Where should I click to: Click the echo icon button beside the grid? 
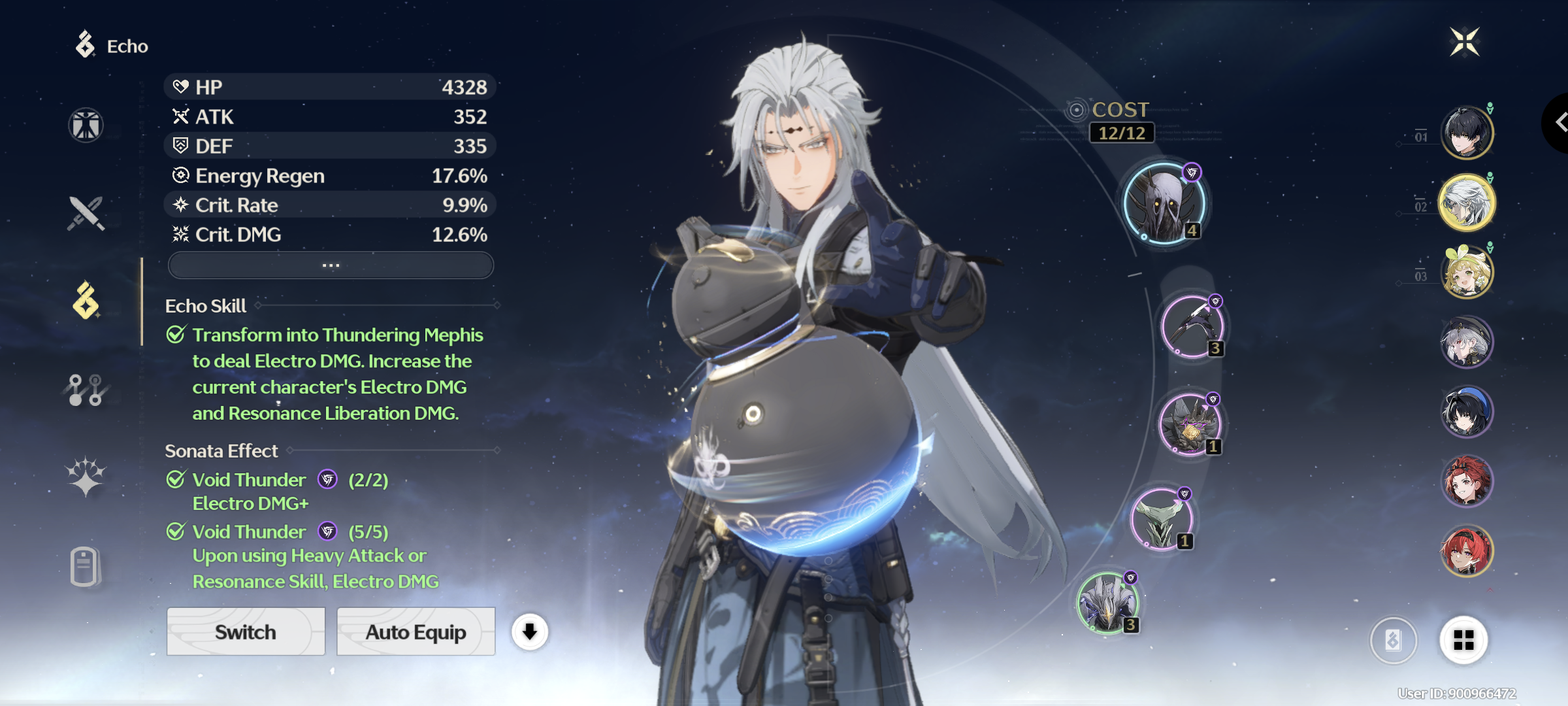(x=1393, y=640)
